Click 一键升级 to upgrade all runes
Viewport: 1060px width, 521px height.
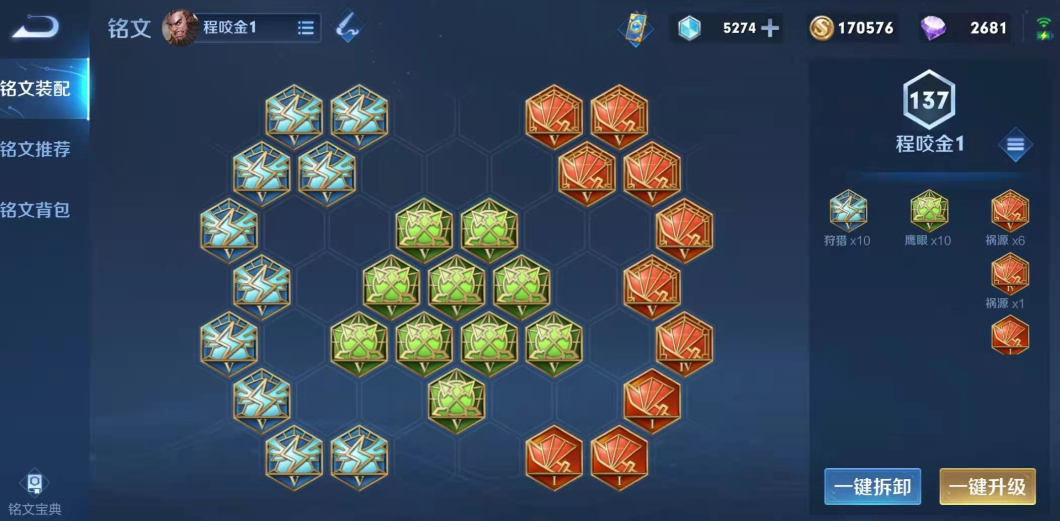pyautogui.click(x=987, y=487)
